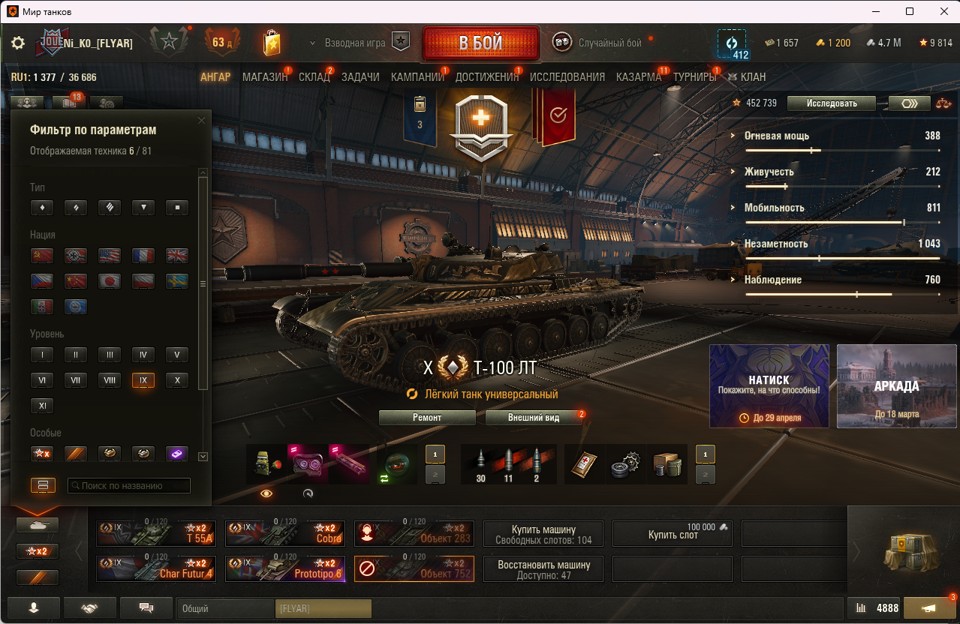The height and width of the screenshot is (624, 960).
Task: Open the ИССЛЕДОВАНИЯ tab
Action: pyautogui.click(x=567, y=77)
